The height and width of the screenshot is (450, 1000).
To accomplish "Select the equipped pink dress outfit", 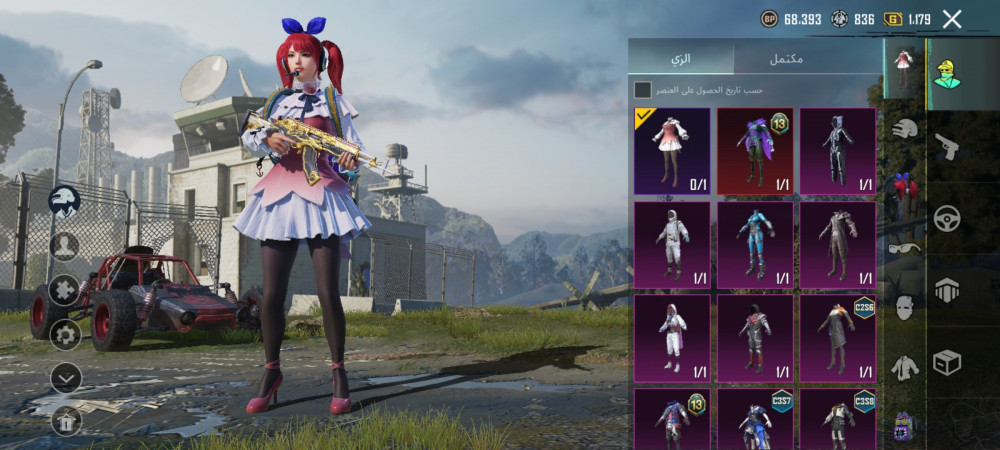I will click(x=672, y=150).
